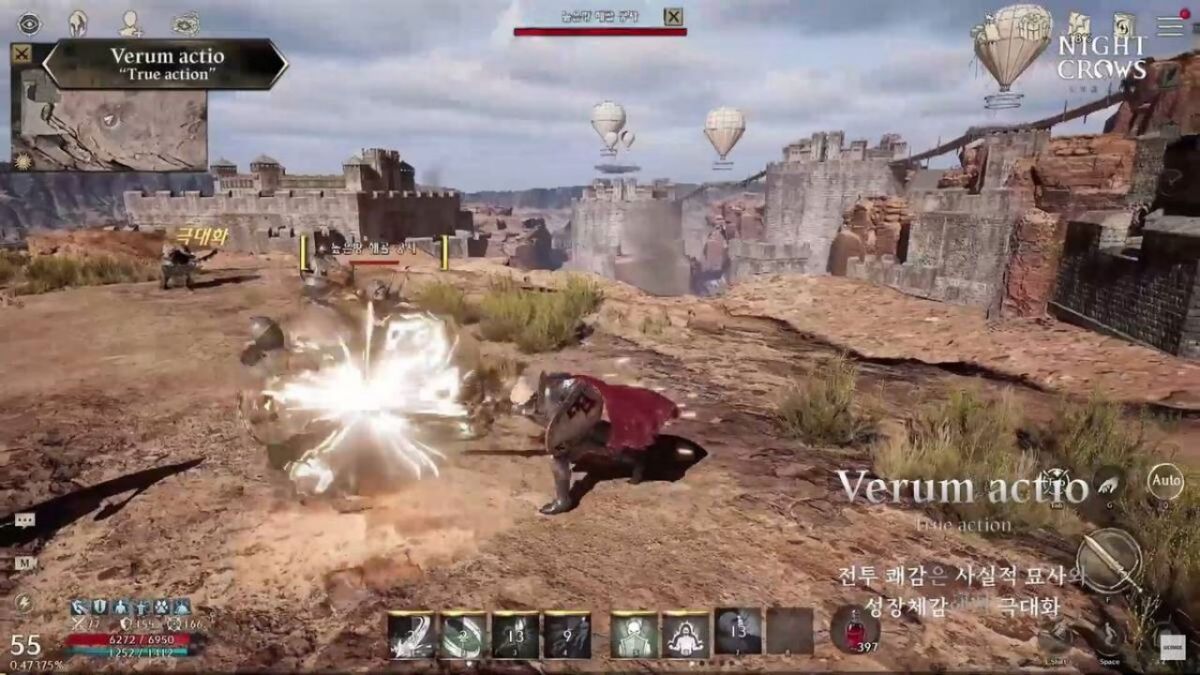Open the character bust icon
1200x675 pixels.
(130, 23)
